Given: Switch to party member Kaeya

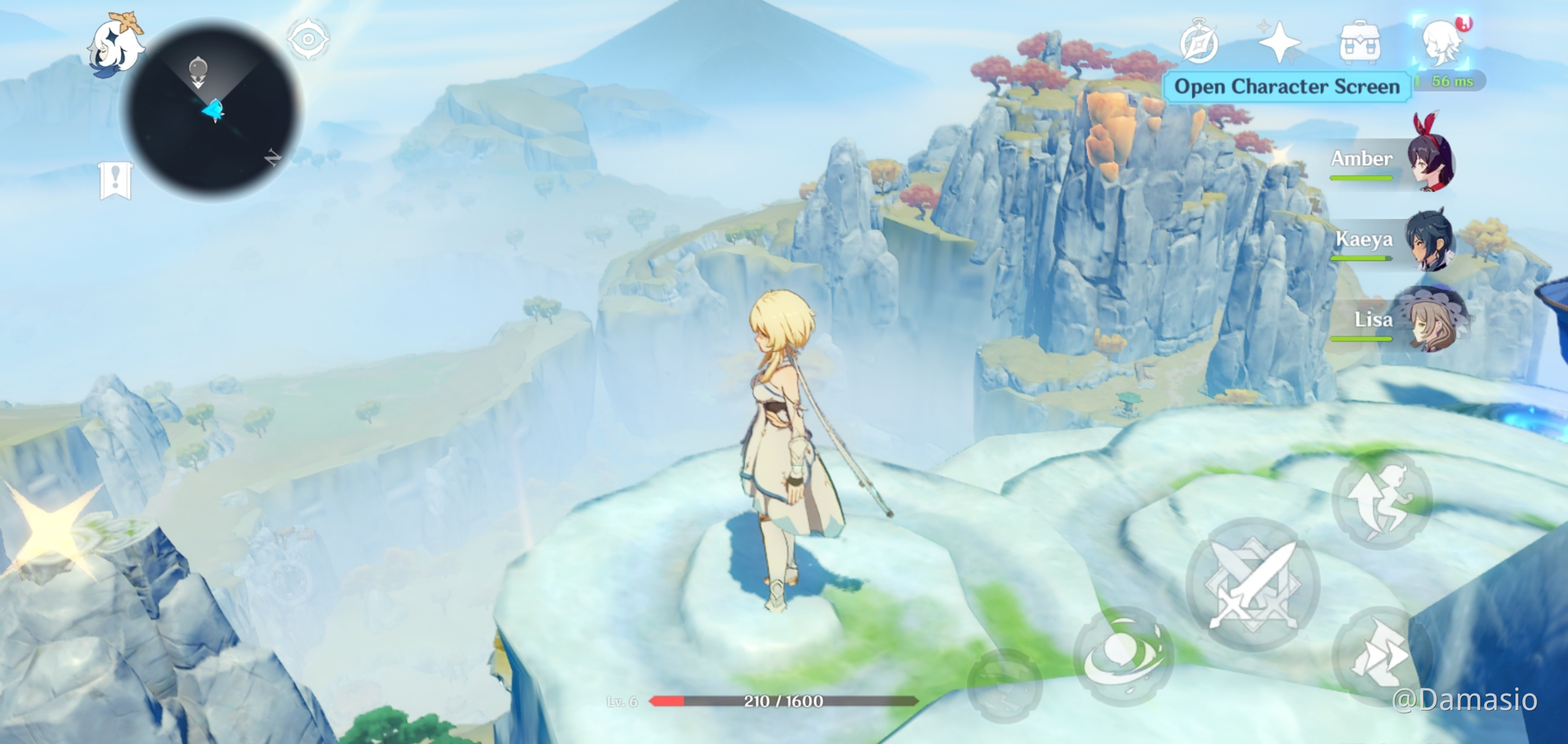Looking at the screenshot, I should 1429,240.
